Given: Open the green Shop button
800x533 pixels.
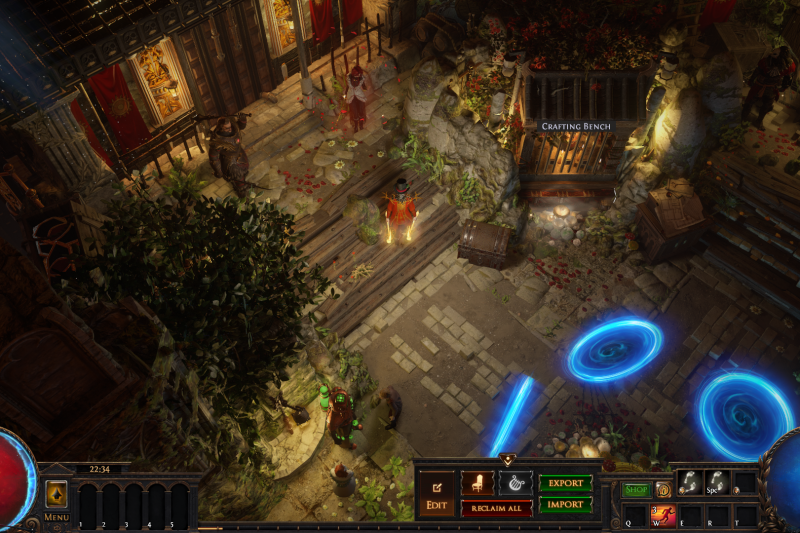Looking at the screenshot, I should pos(636,490).
